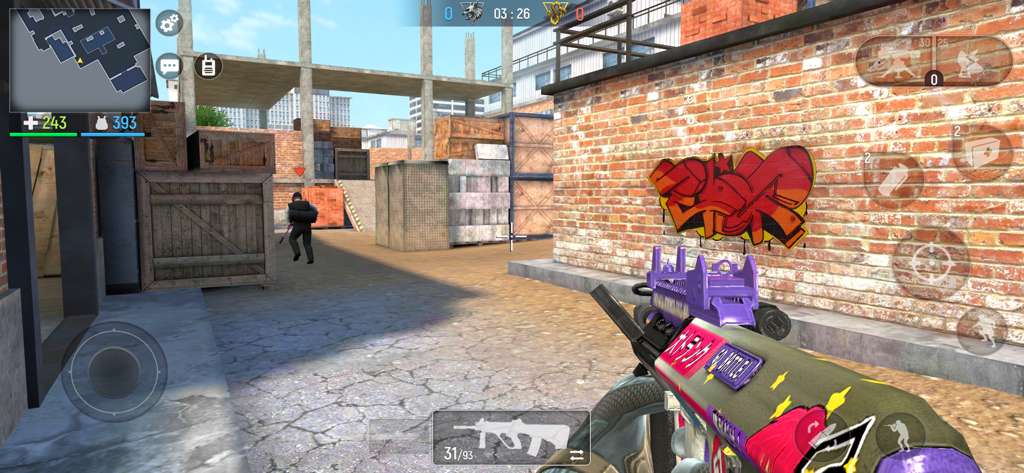
Task: Expand the minimap
Action: [x=80, y=60]
